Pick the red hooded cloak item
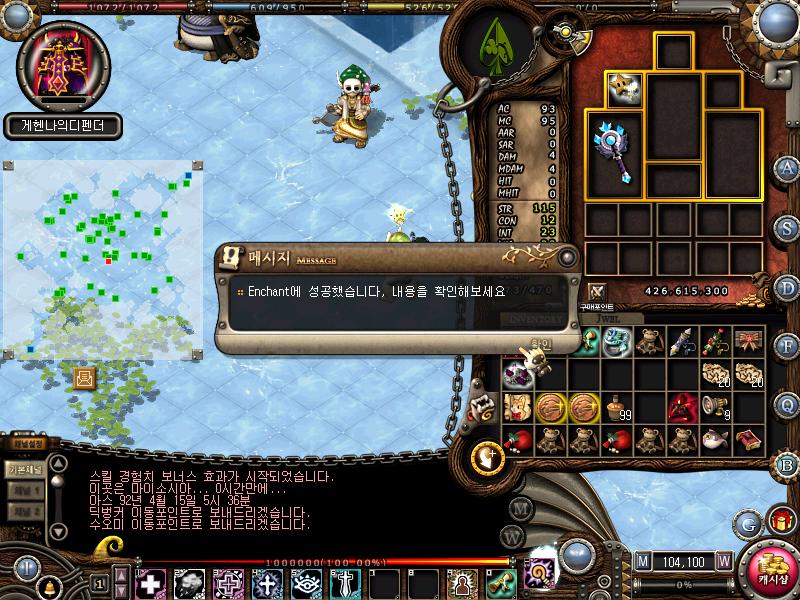 point(683,407)
